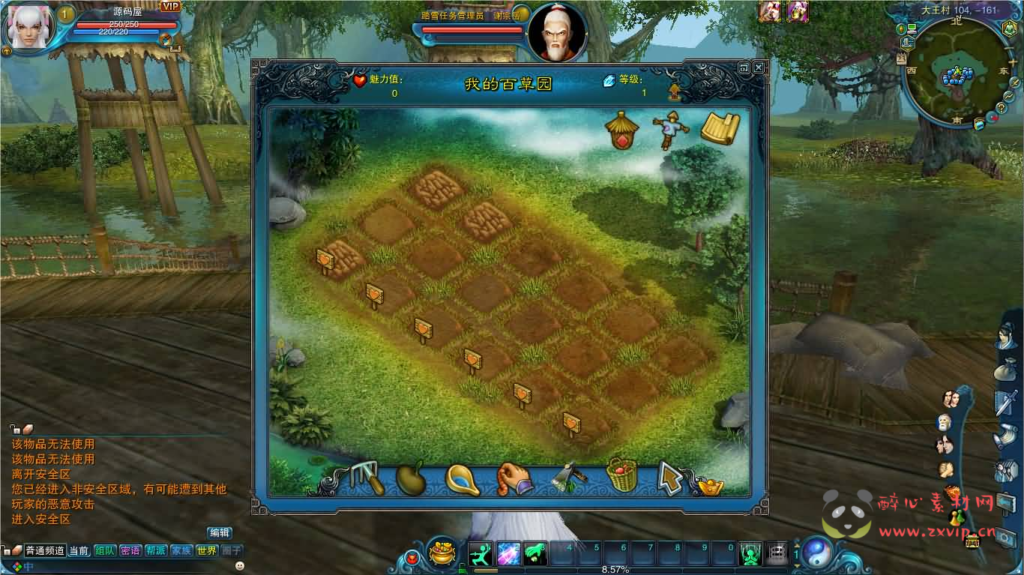Screen dimensions: 1024x575
Task: Switch to the arrow cursor tool
Action: coord(670,478)
